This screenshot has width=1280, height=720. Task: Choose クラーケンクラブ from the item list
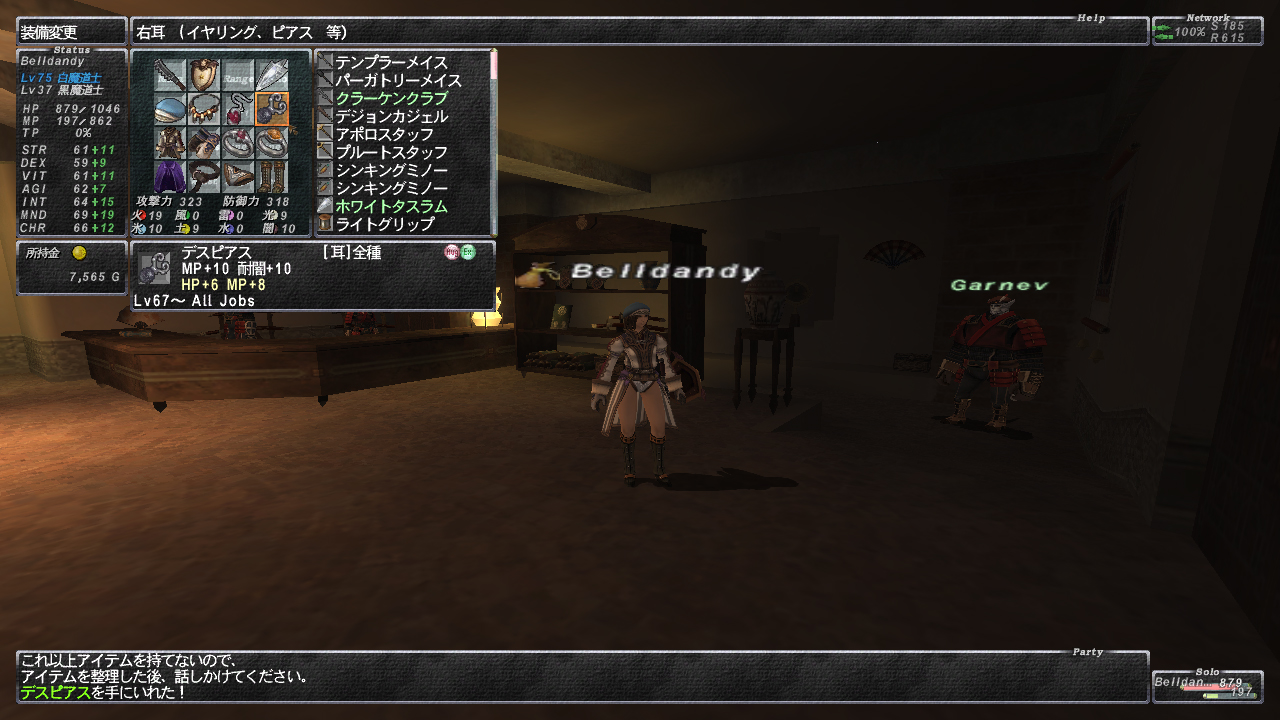391,98
